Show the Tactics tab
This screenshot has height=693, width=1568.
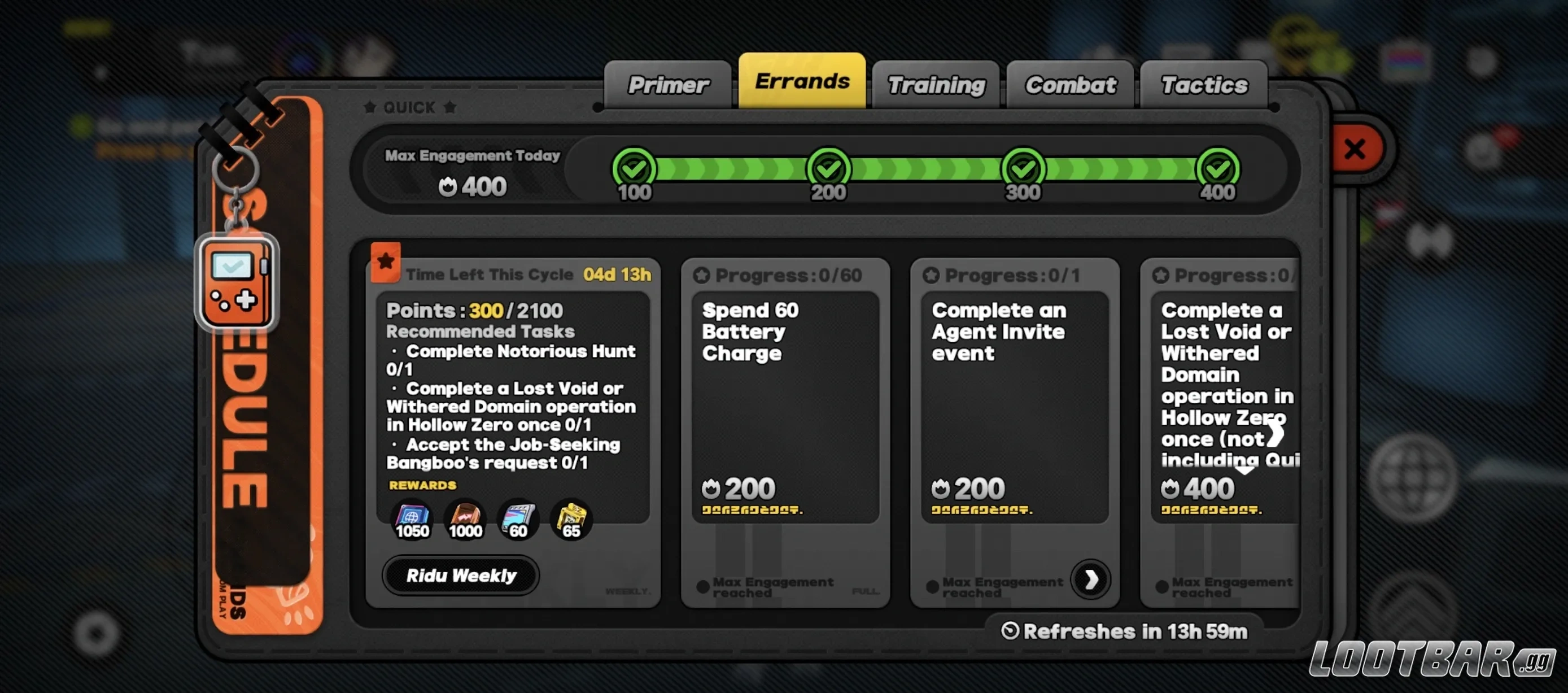point(1203,85)
